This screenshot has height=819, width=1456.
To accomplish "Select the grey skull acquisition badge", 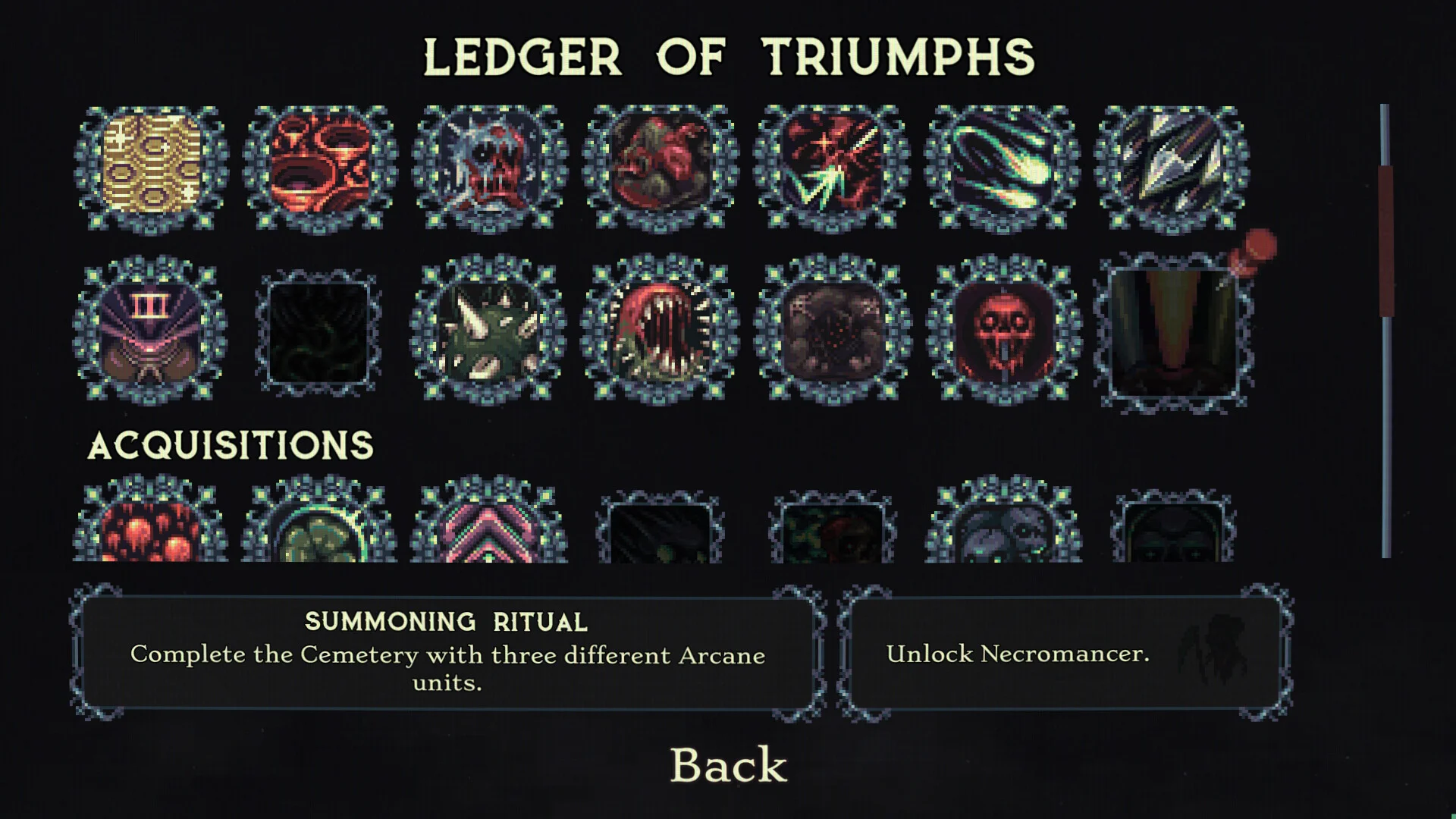I will tap(1003, 528).
